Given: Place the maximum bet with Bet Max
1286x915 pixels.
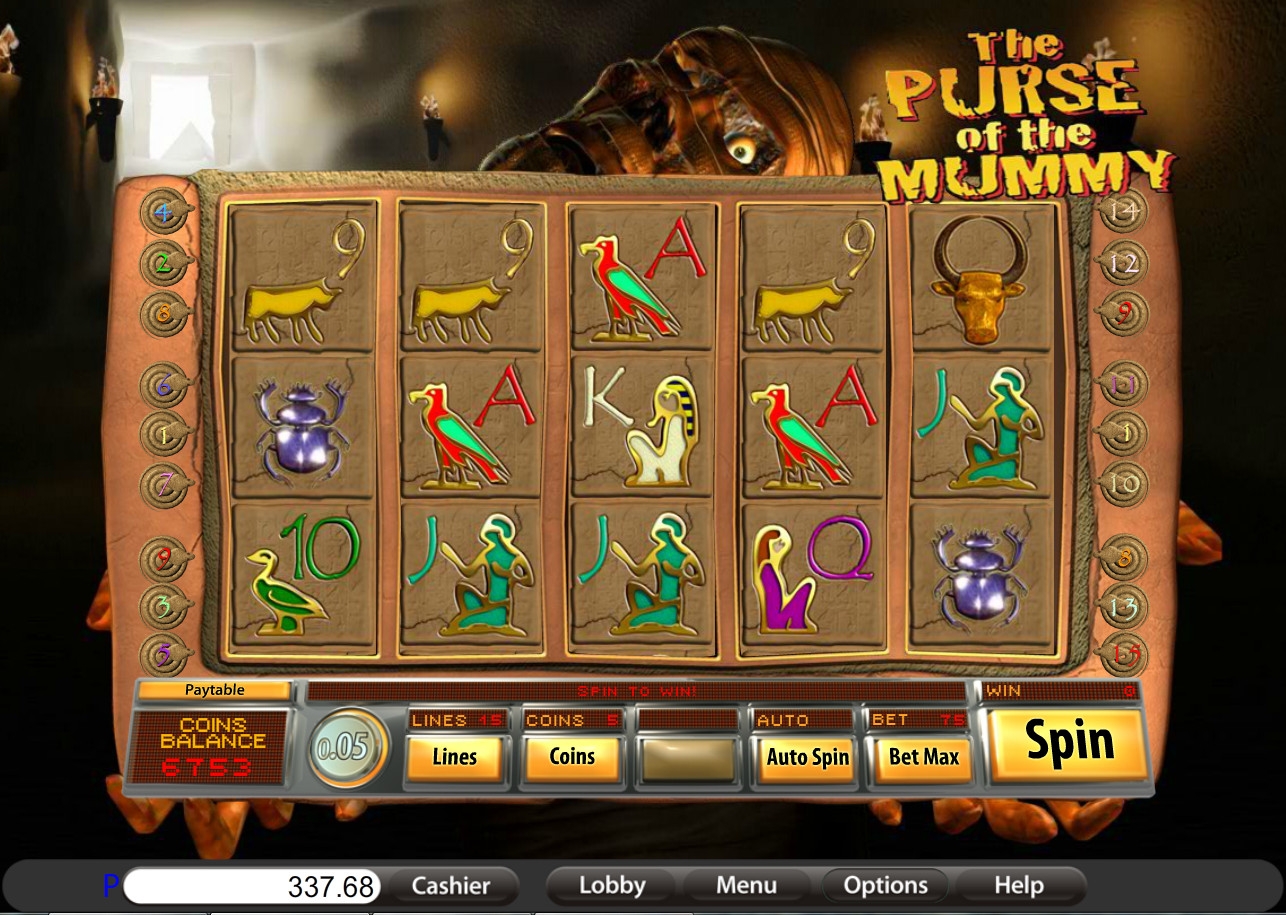Looking at the screenshot, I should 924,757.
